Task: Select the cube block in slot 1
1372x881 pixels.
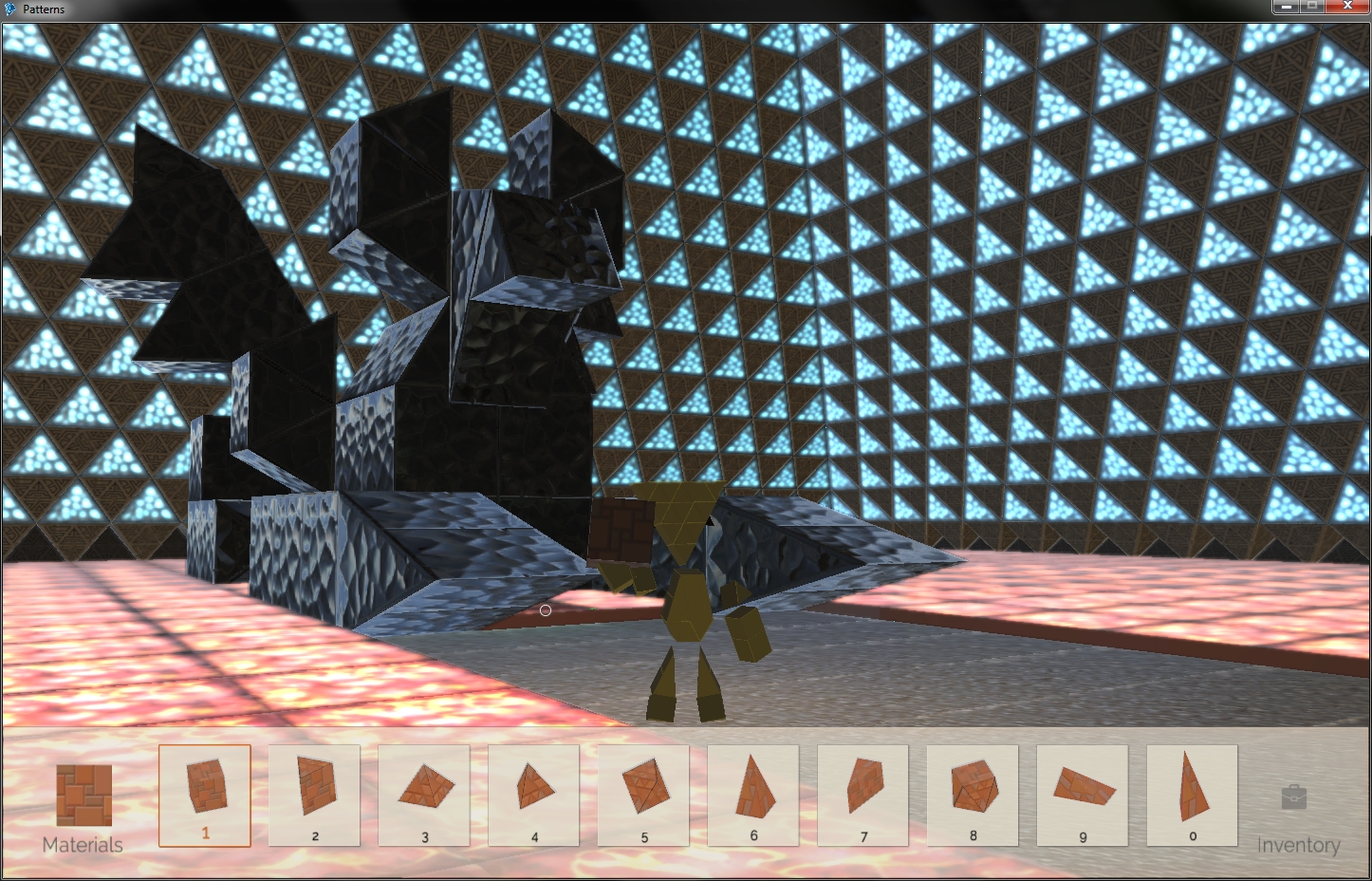Action: [204, 788]
